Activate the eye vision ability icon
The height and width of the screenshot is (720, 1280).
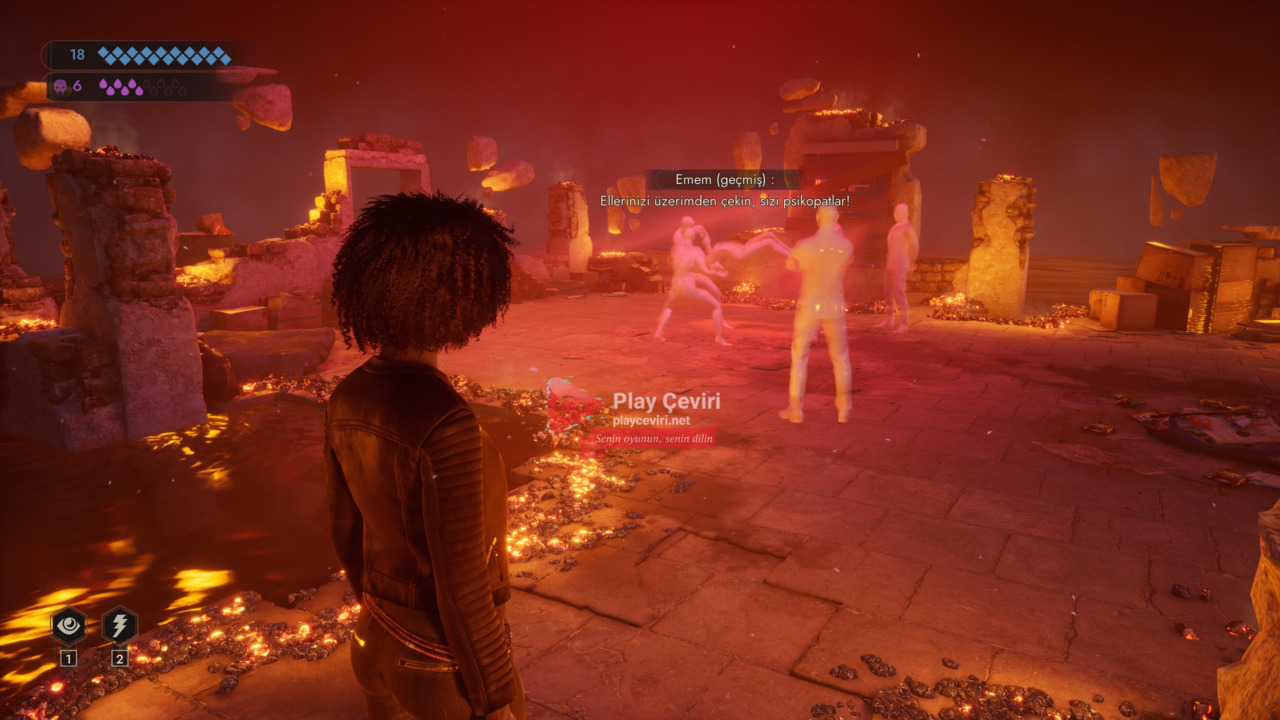pos(68,626)
